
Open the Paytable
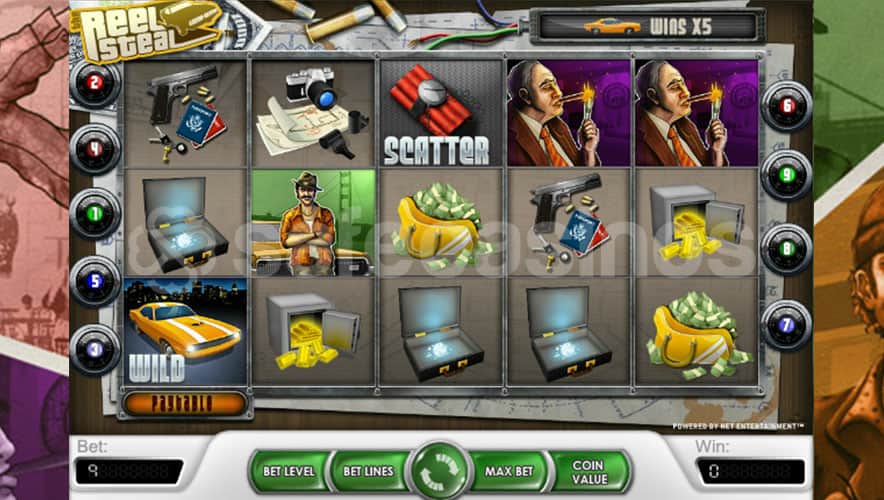183,404
